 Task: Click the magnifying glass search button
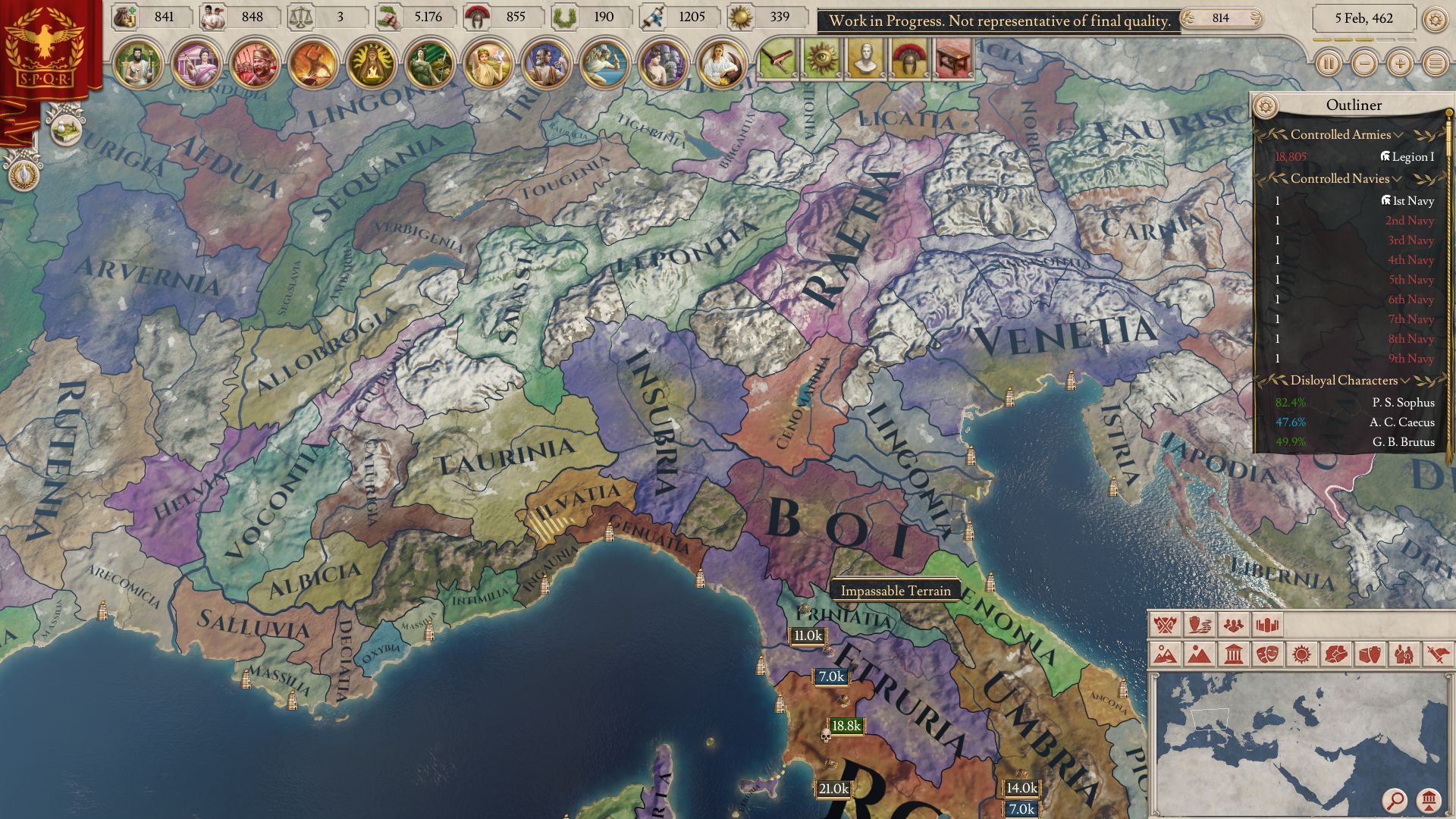[1394, 799]
